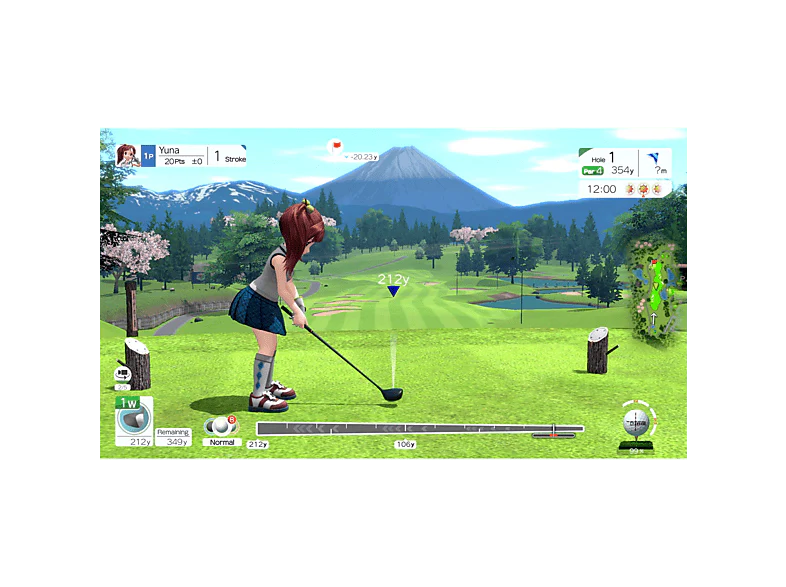Select Yuna's player portrait
The image size is (786, 587).
[127, 155]
